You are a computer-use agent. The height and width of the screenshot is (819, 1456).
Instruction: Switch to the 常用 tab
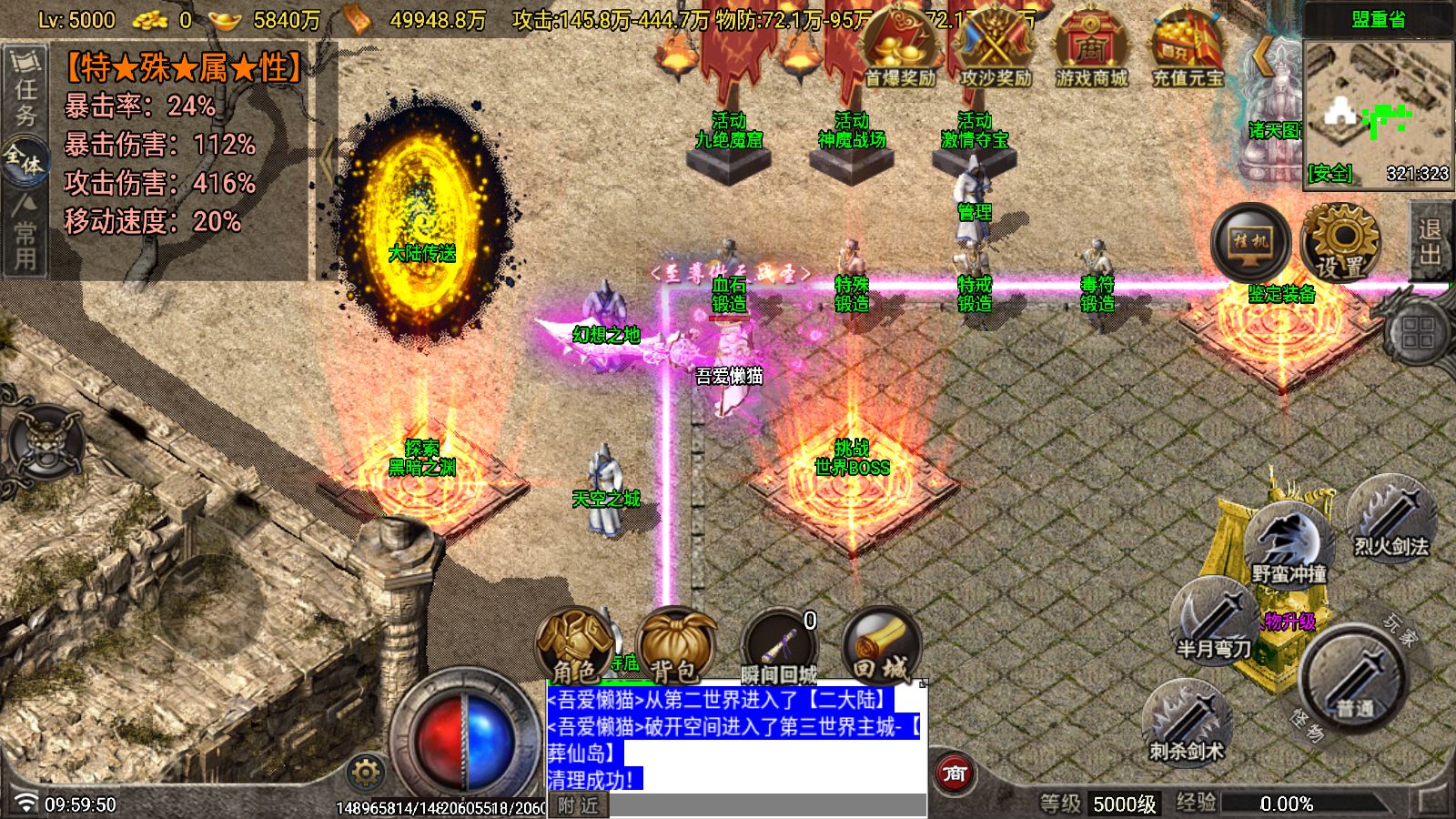pos(25,235)
